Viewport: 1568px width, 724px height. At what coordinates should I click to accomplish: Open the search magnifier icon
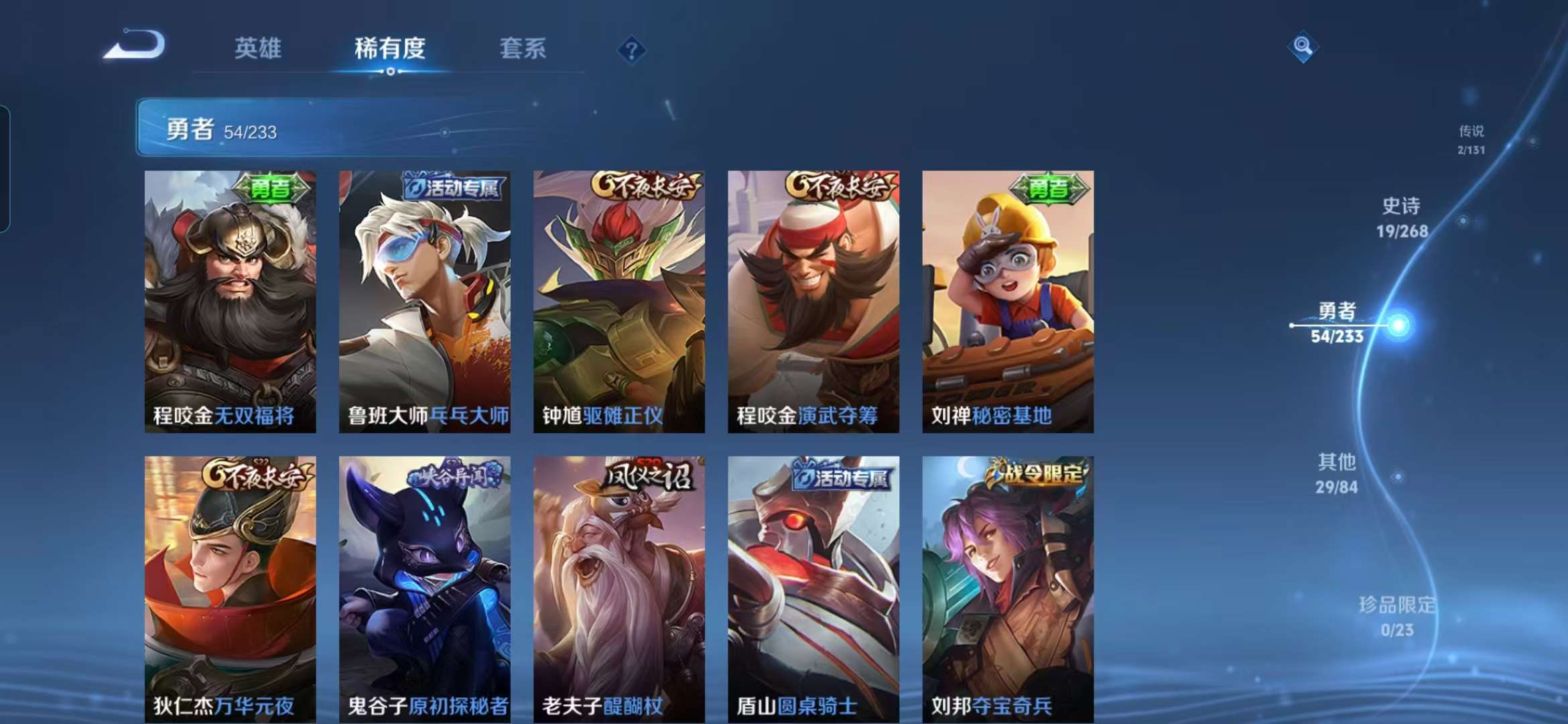point(1302,46)
